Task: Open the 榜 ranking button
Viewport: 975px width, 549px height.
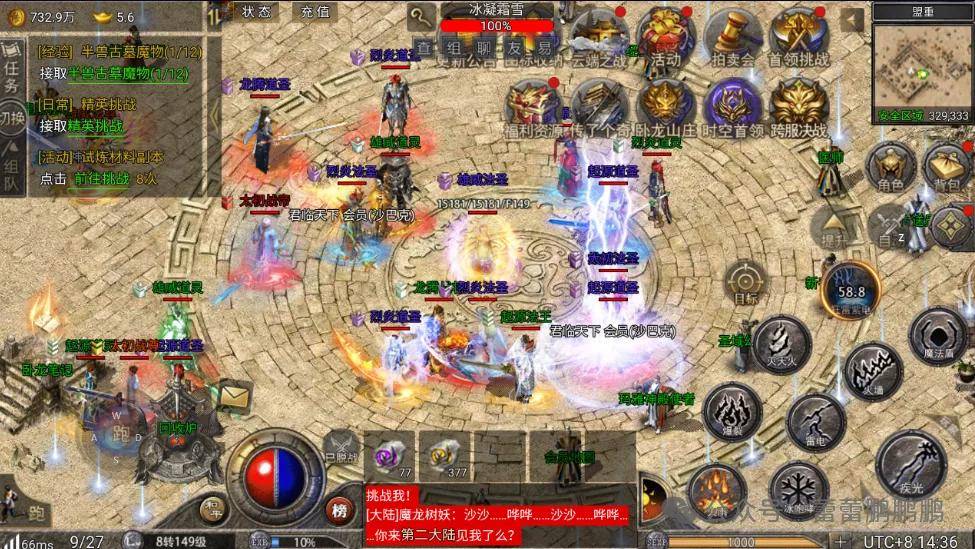Action: point(341,511)
